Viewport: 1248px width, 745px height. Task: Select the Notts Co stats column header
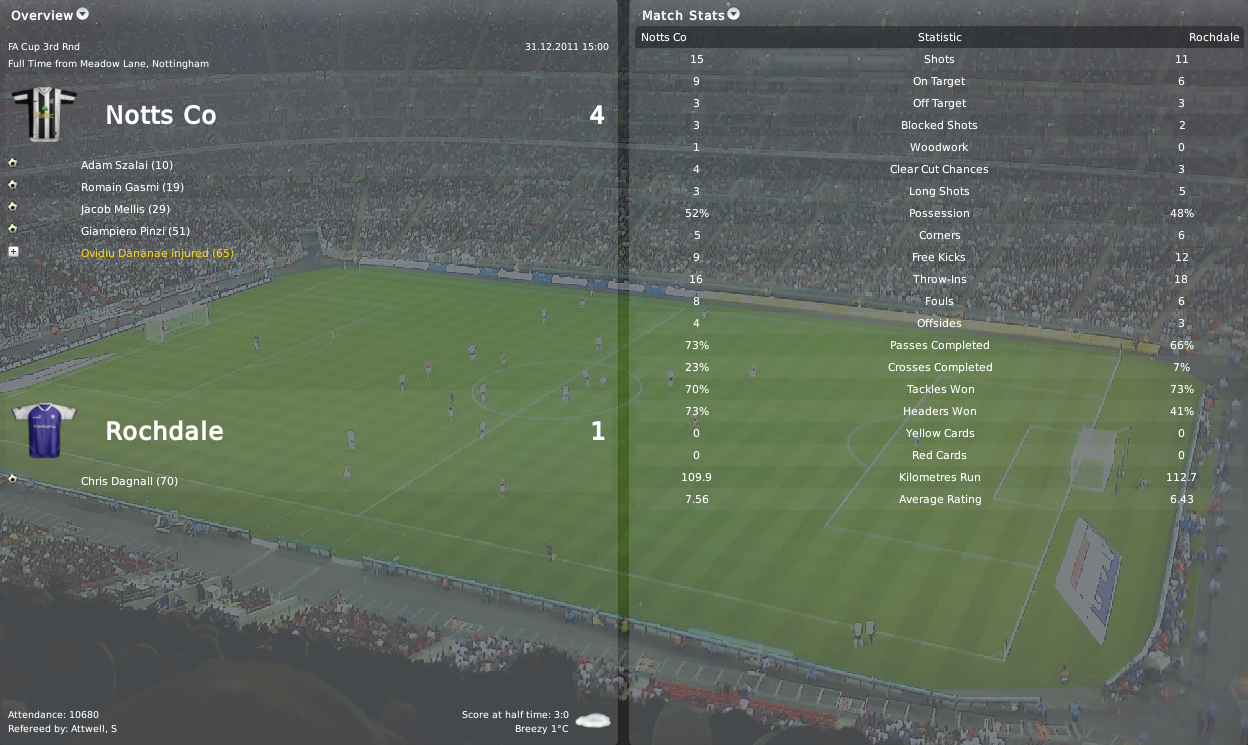663,38
